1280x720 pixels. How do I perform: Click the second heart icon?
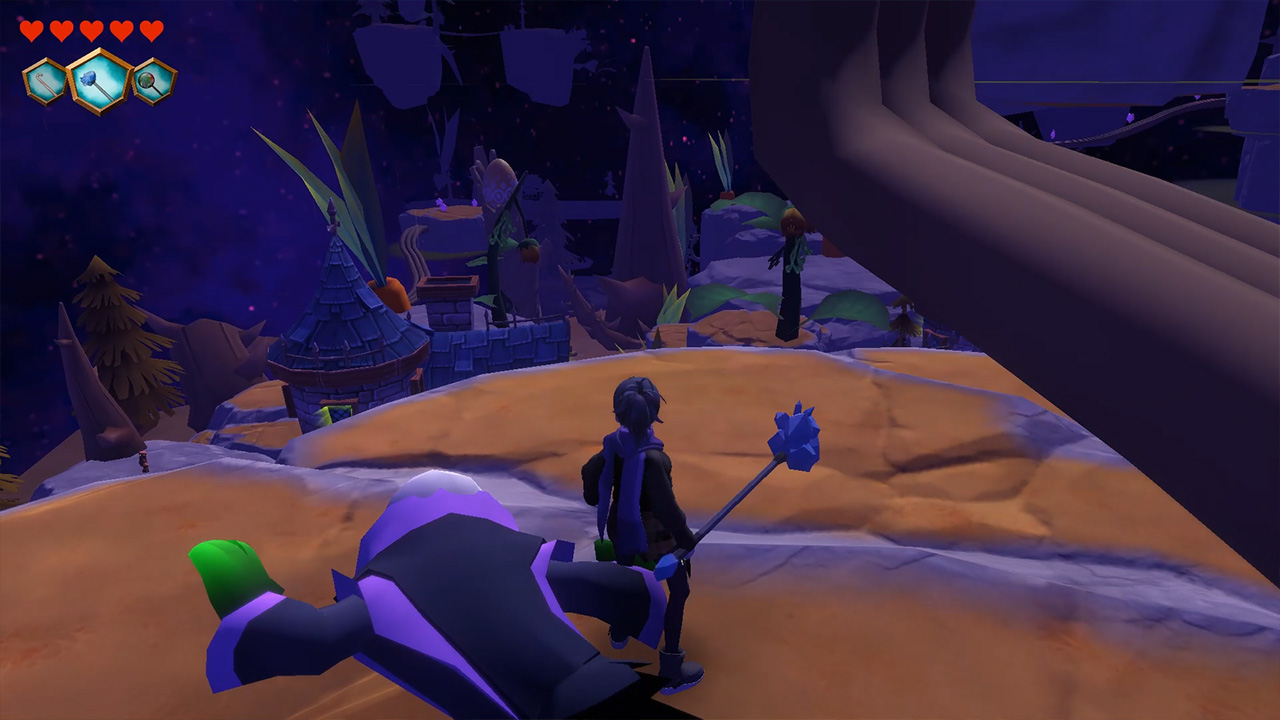[60, 29]
